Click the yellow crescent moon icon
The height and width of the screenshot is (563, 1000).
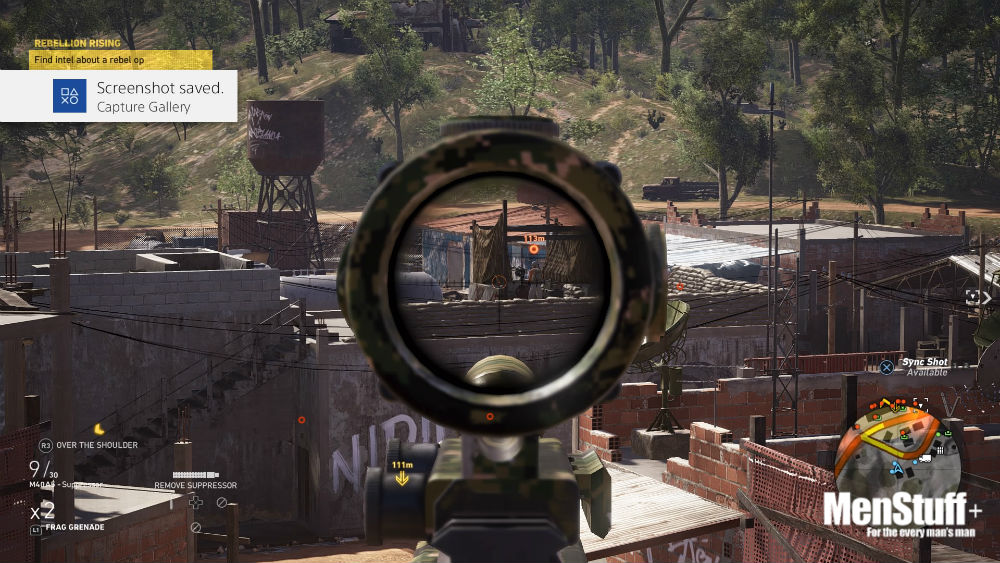click(x=99, y=429)
